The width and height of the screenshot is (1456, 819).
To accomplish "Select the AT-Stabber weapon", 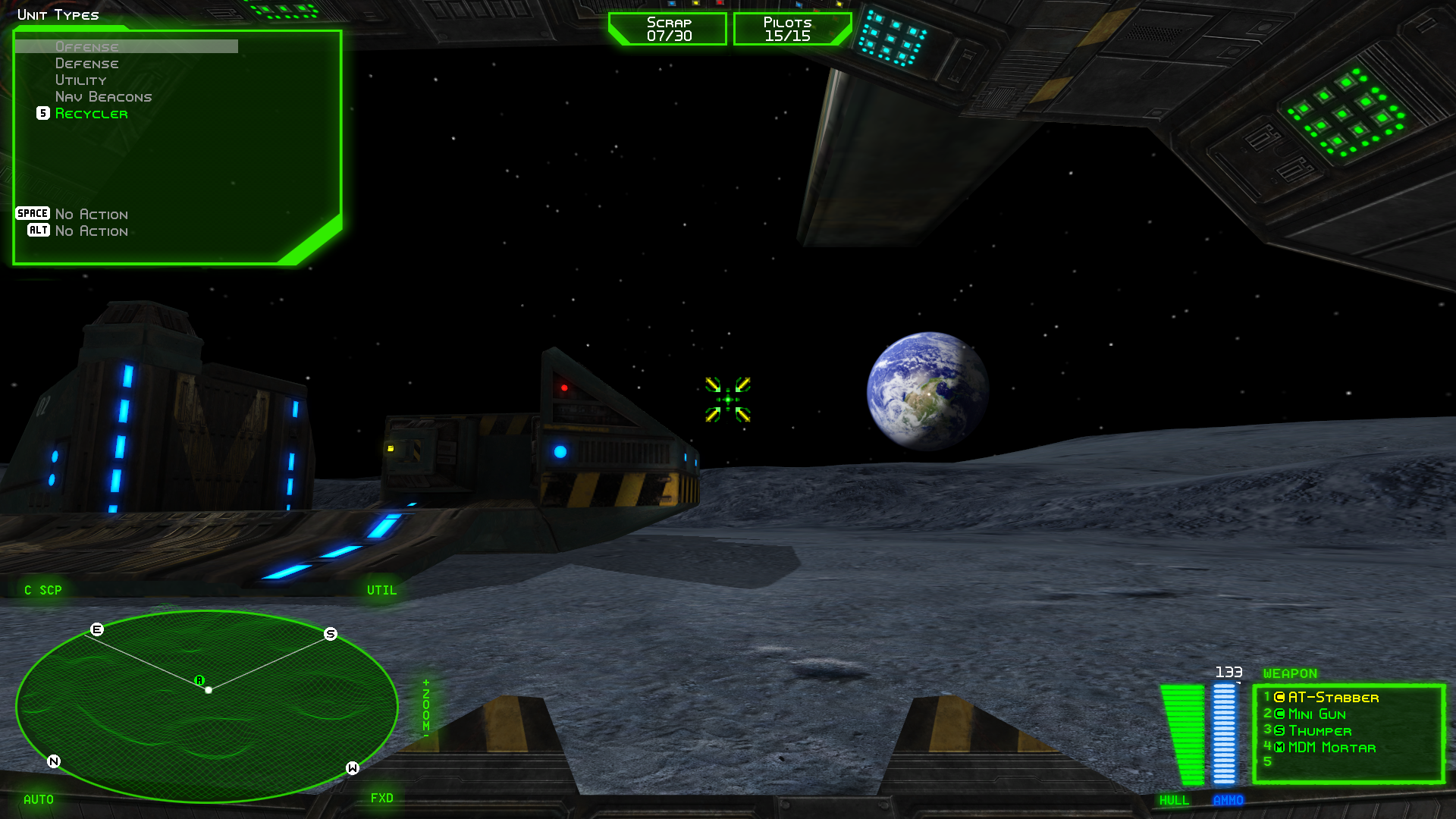I will coord(1332,698).
